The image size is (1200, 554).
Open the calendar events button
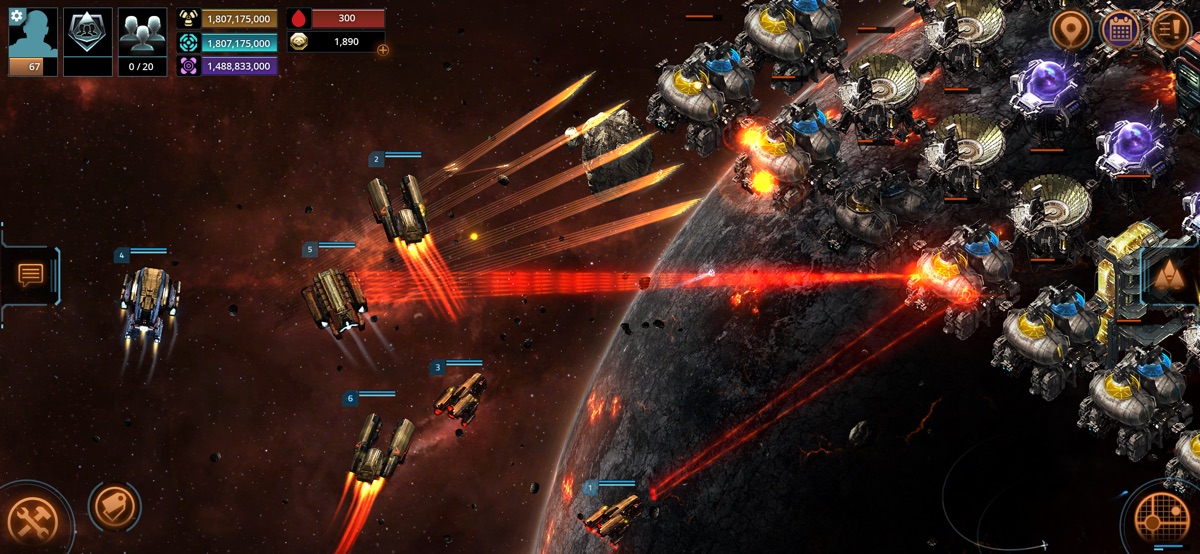click(1121, 29)
